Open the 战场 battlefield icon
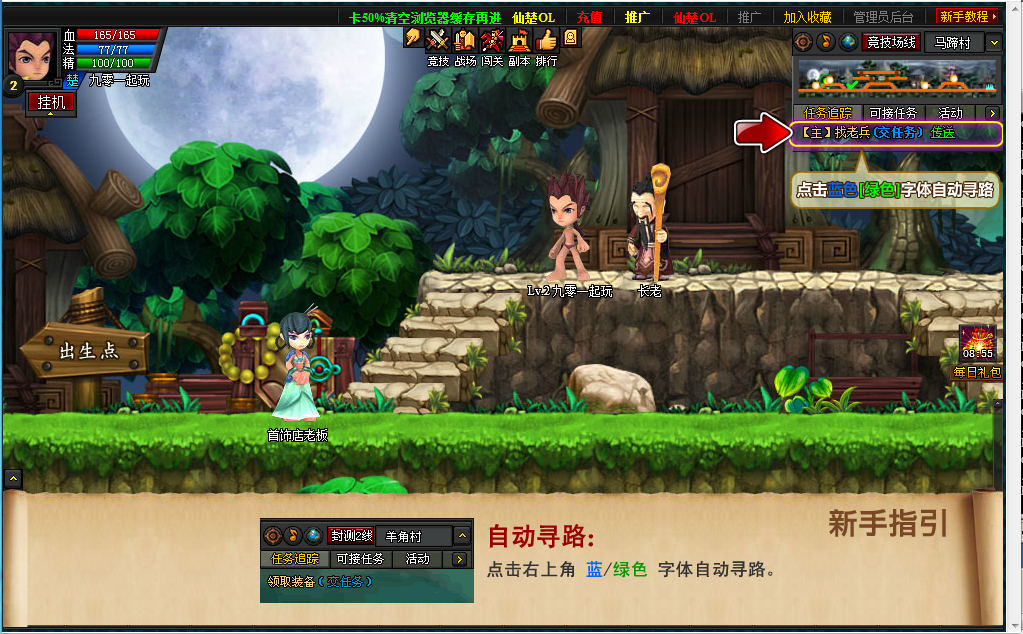Screen dimensions: 1023x634 465,40
